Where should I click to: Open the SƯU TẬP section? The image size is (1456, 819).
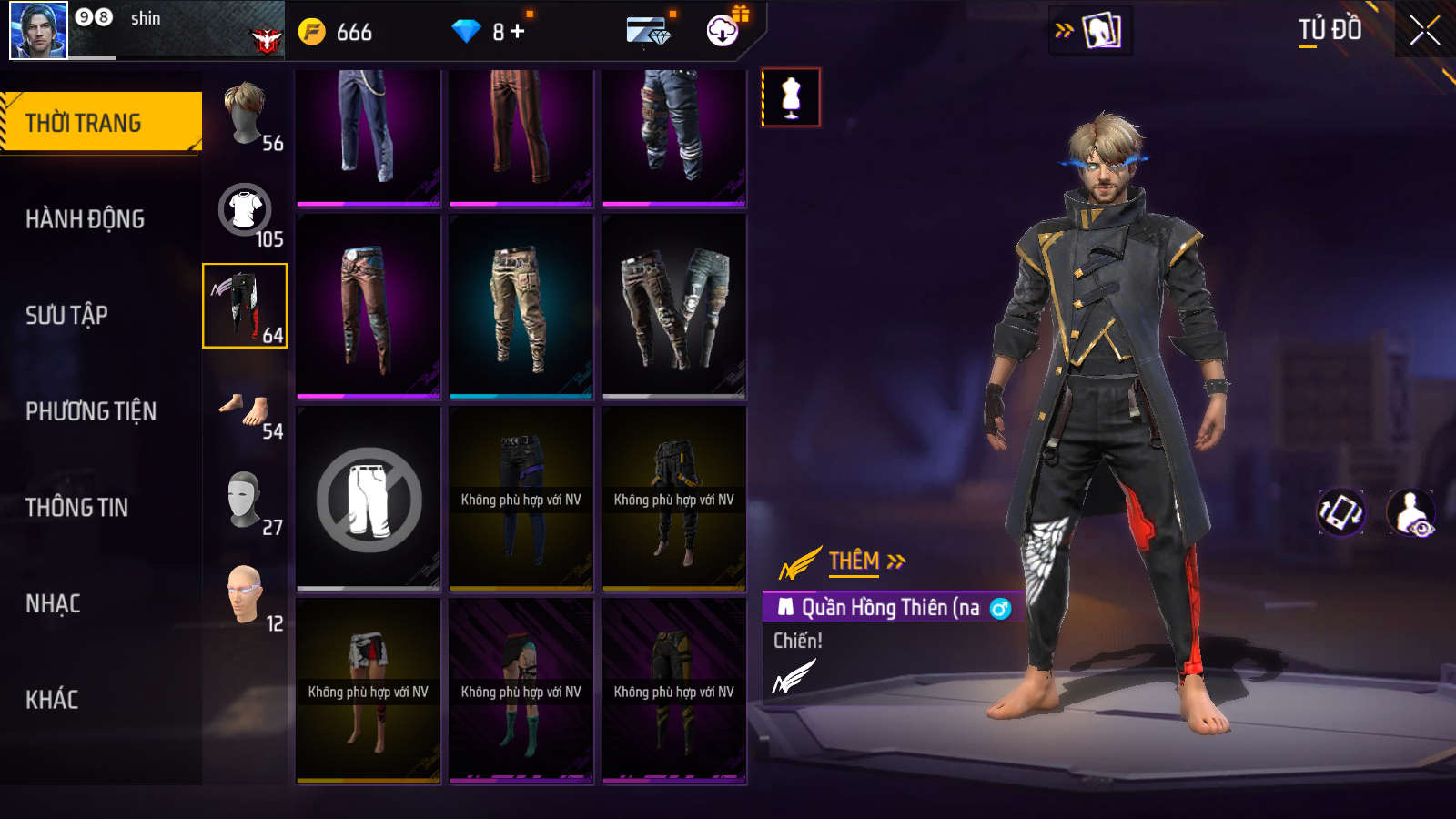pos(66,315)
